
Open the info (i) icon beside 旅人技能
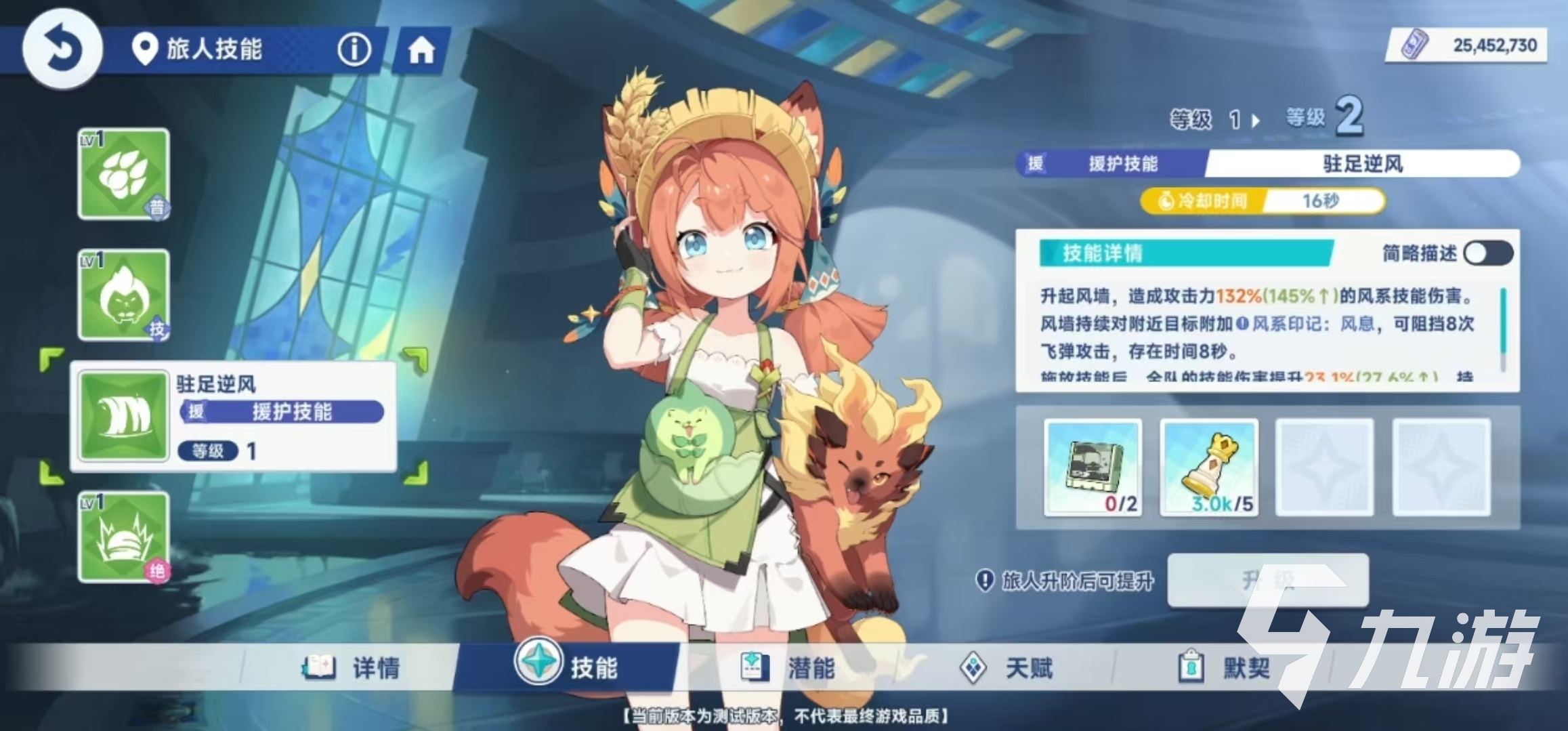[354, 50]
